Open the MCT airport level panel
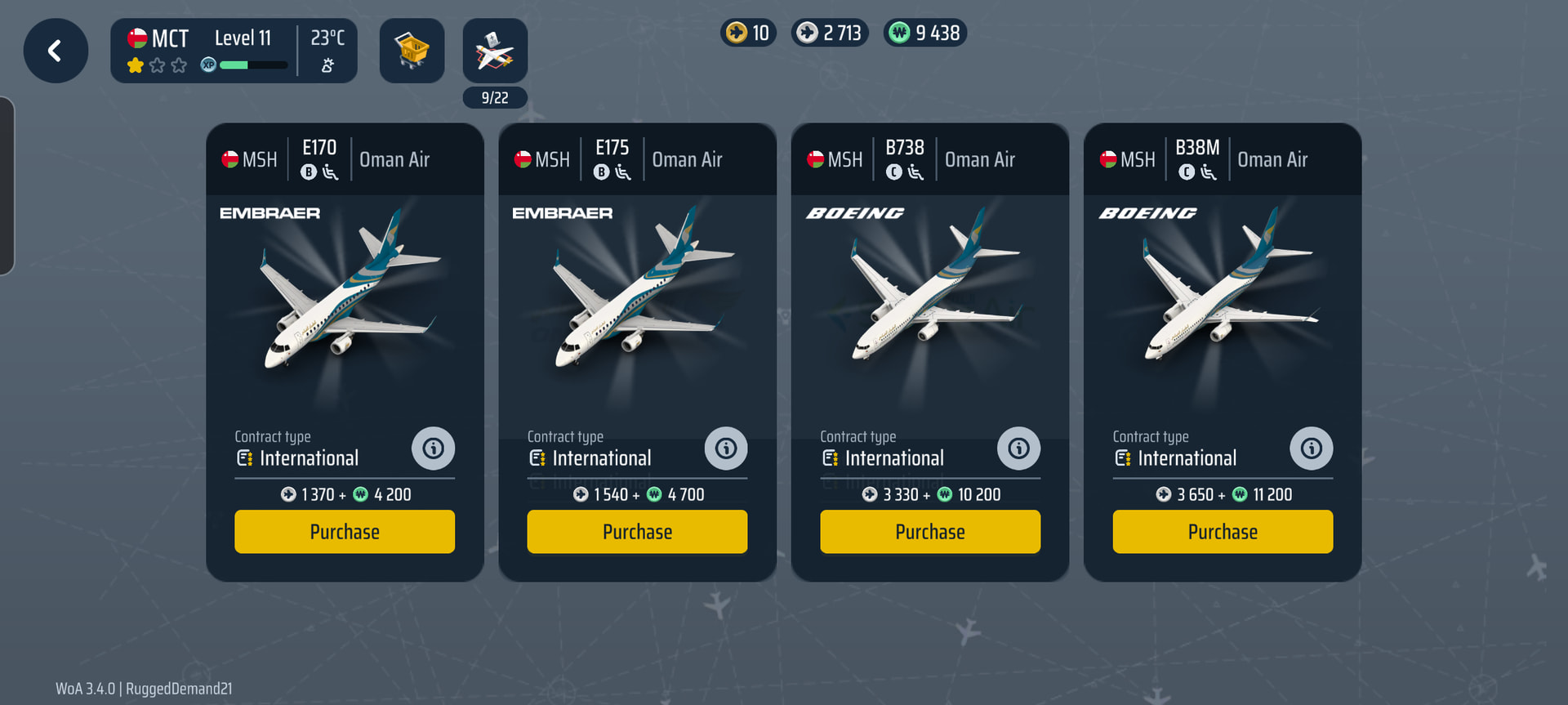This screenshot has height=705, width=1568. 234,51
